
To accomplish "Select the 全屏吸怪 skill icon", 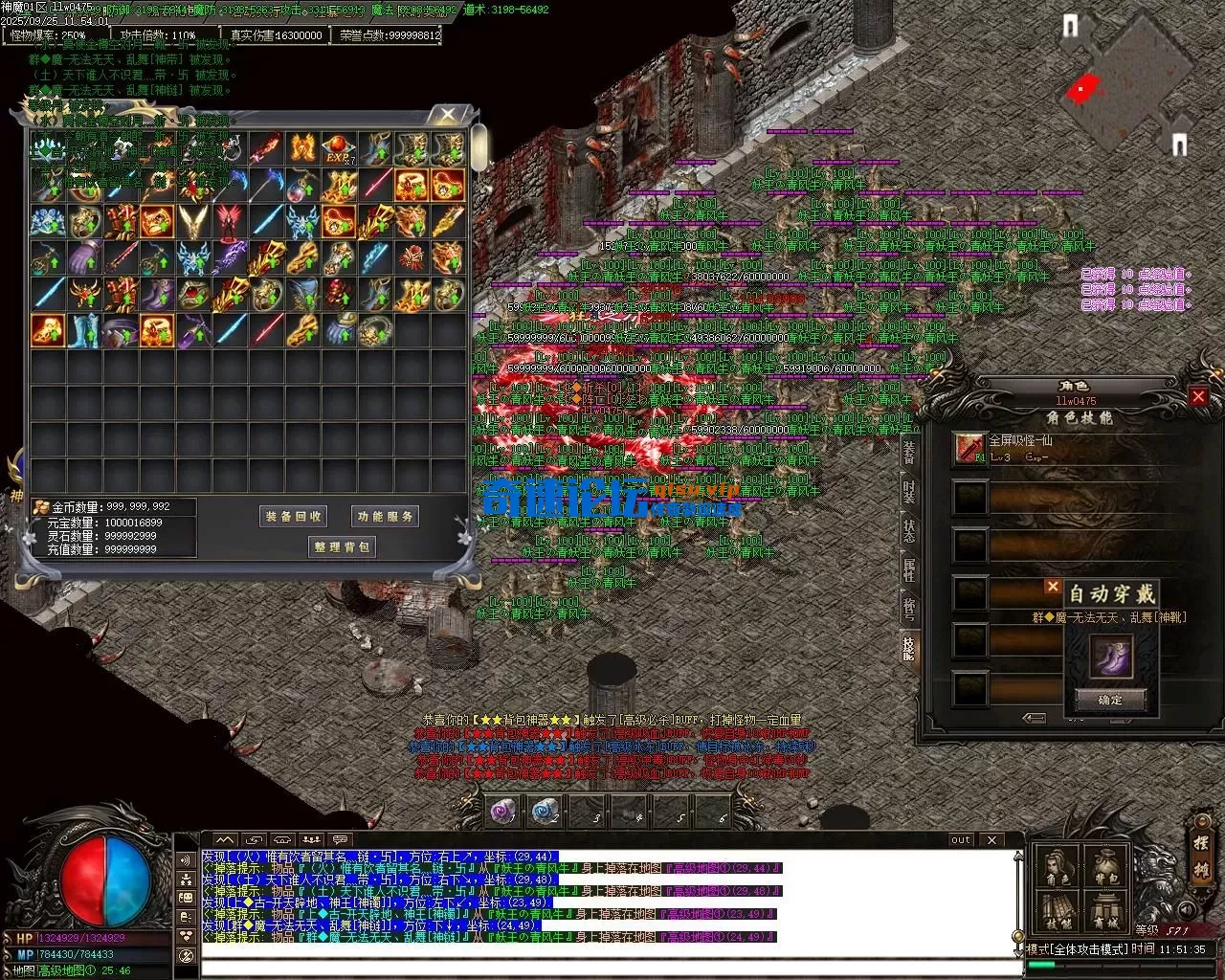I will 970,448.
